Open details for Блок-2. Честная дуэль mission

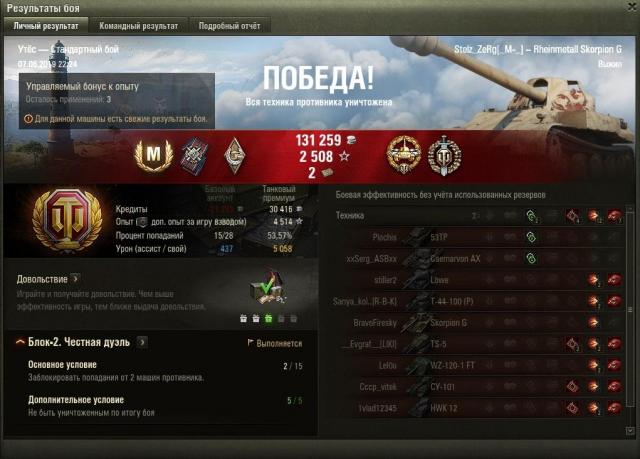tap(142, 342)
